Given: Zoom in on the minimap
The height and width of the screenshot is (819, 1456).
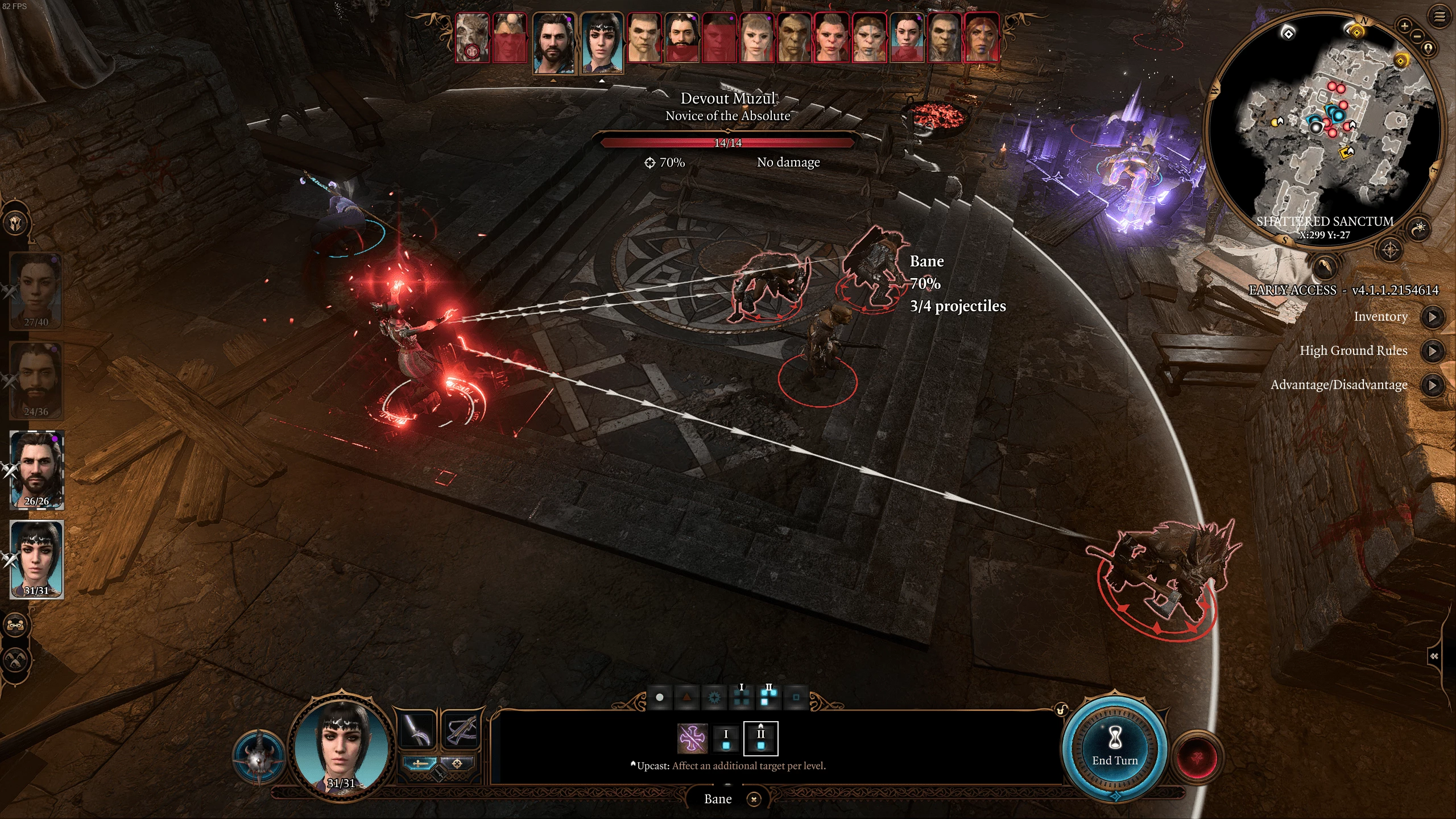Looking at the screenshot, I should click(x=1404, y=26).
